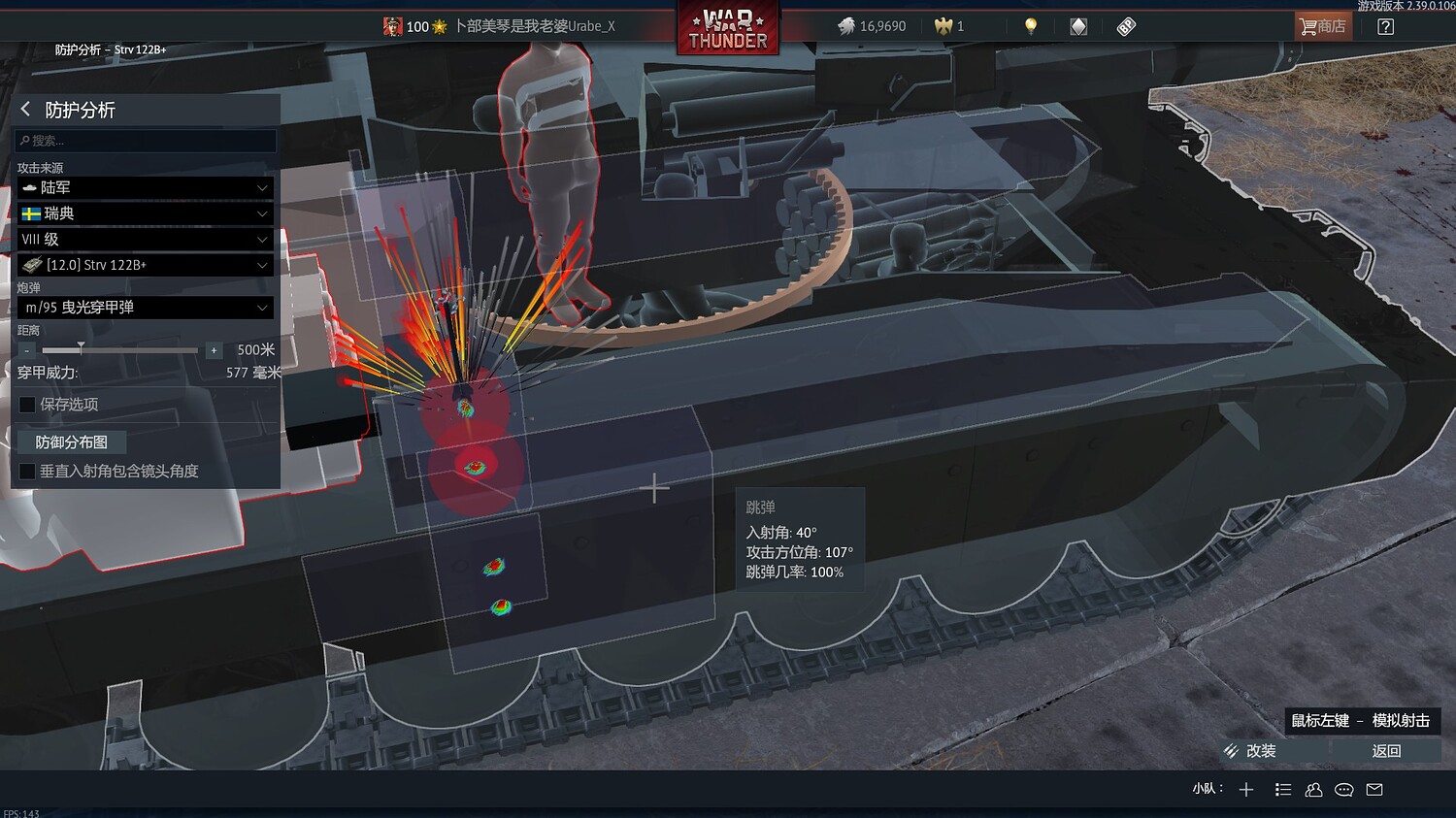Expand the m/95 曳光穿甲弹 shell dropdown
Image resolution: width=1456 pixels, height=818 pixels.
pyautogui.click(x=145, y=308)
